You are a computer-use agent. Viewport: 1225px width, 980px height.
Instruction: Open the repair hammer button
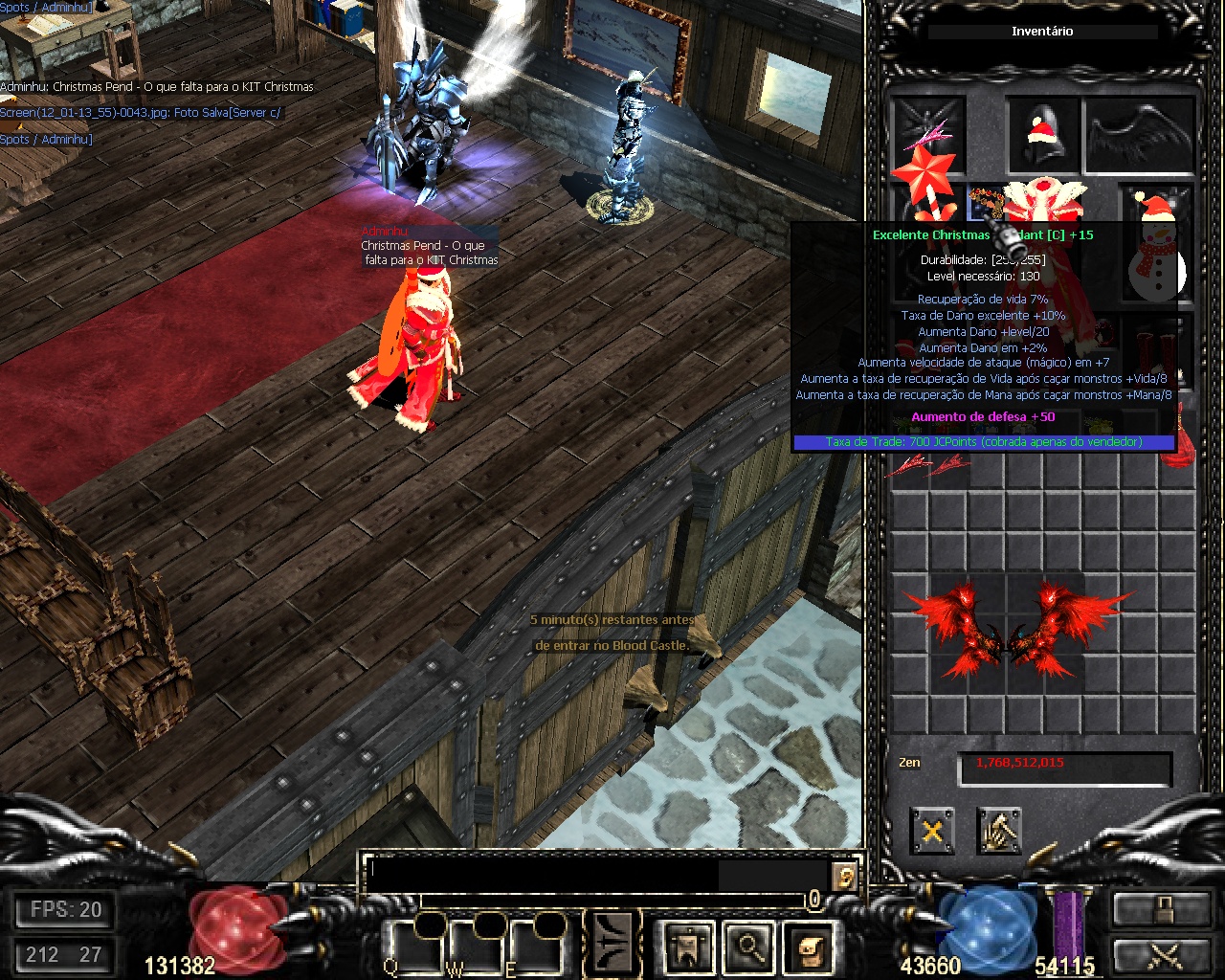click(999, 830)
